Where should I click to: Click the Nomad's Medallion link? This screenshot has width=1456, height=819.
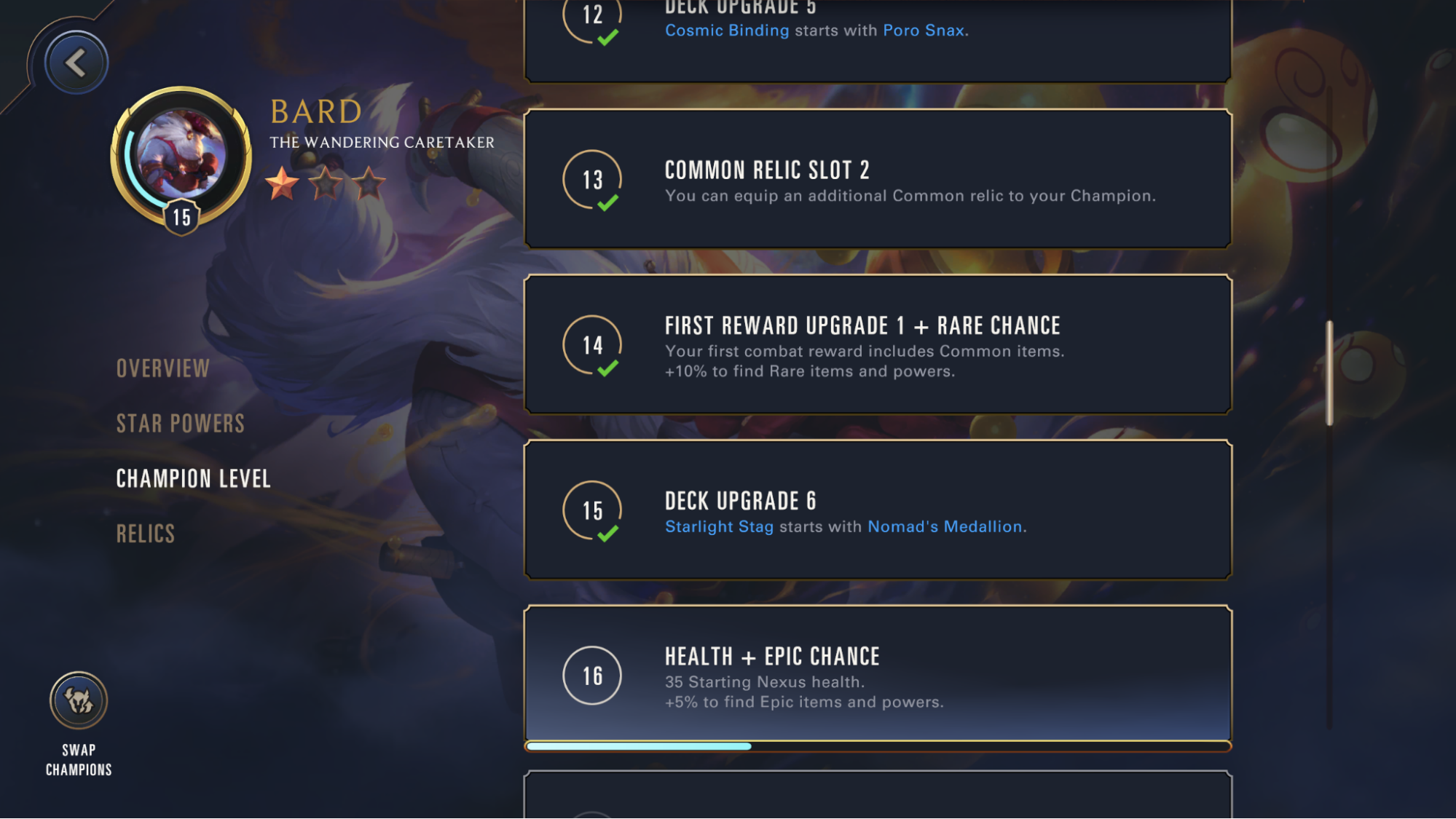click(x=945, y=526)
